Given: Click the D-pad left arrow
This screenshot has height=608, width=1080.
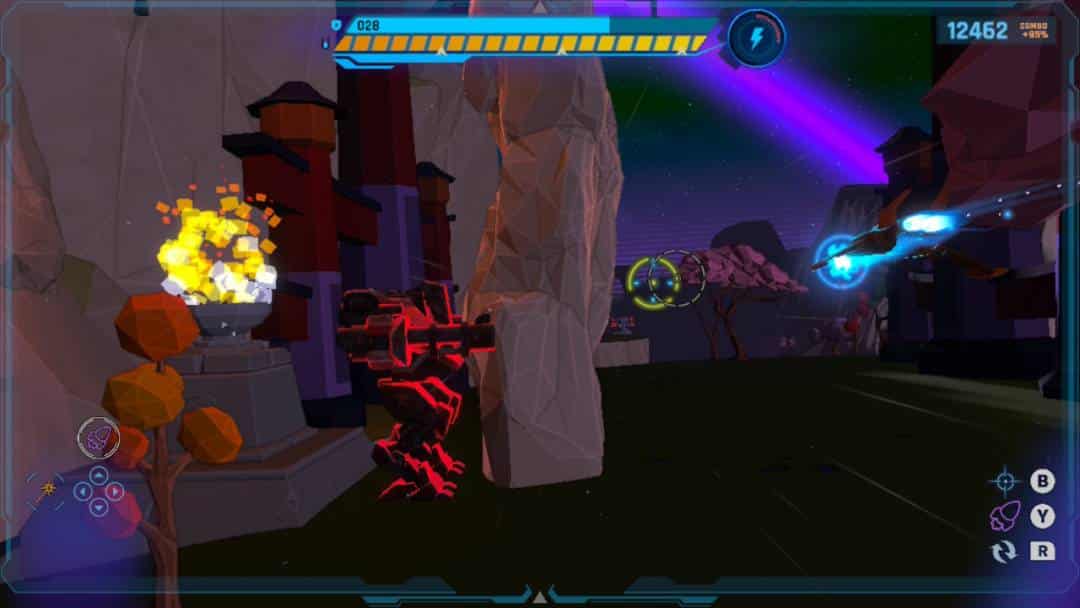Looking at the screenshot, I should point(82,491).
